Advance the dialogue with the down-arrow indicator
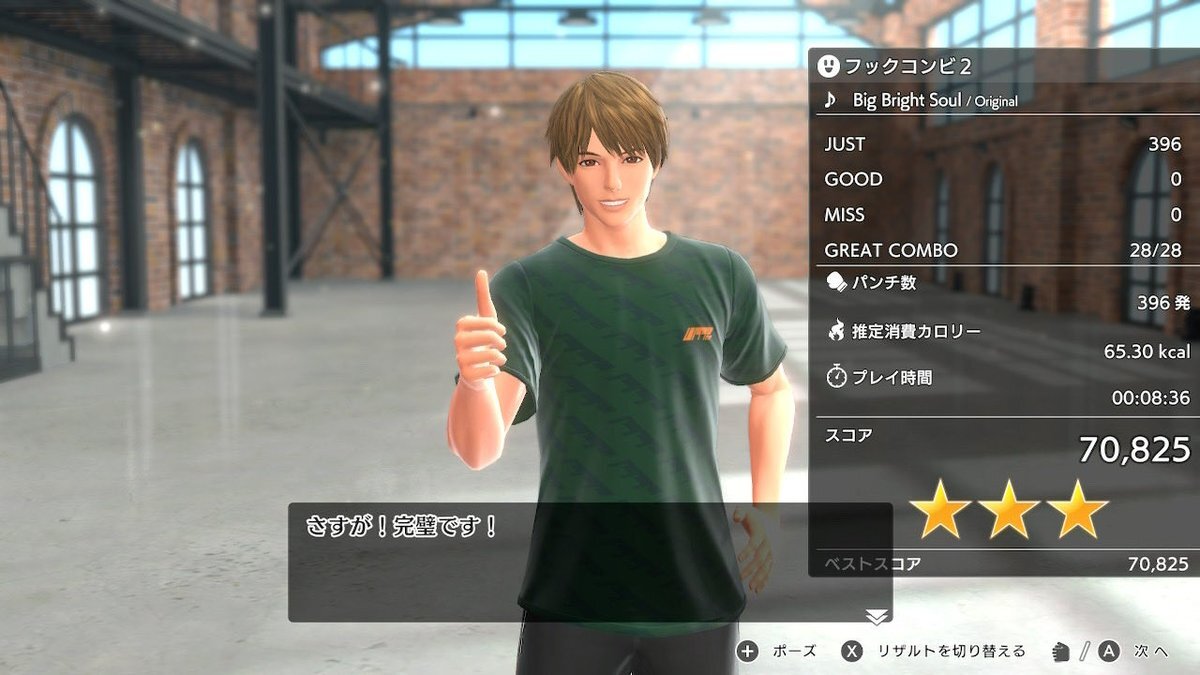The image size is (1200, 675). (x=877, y=616)
